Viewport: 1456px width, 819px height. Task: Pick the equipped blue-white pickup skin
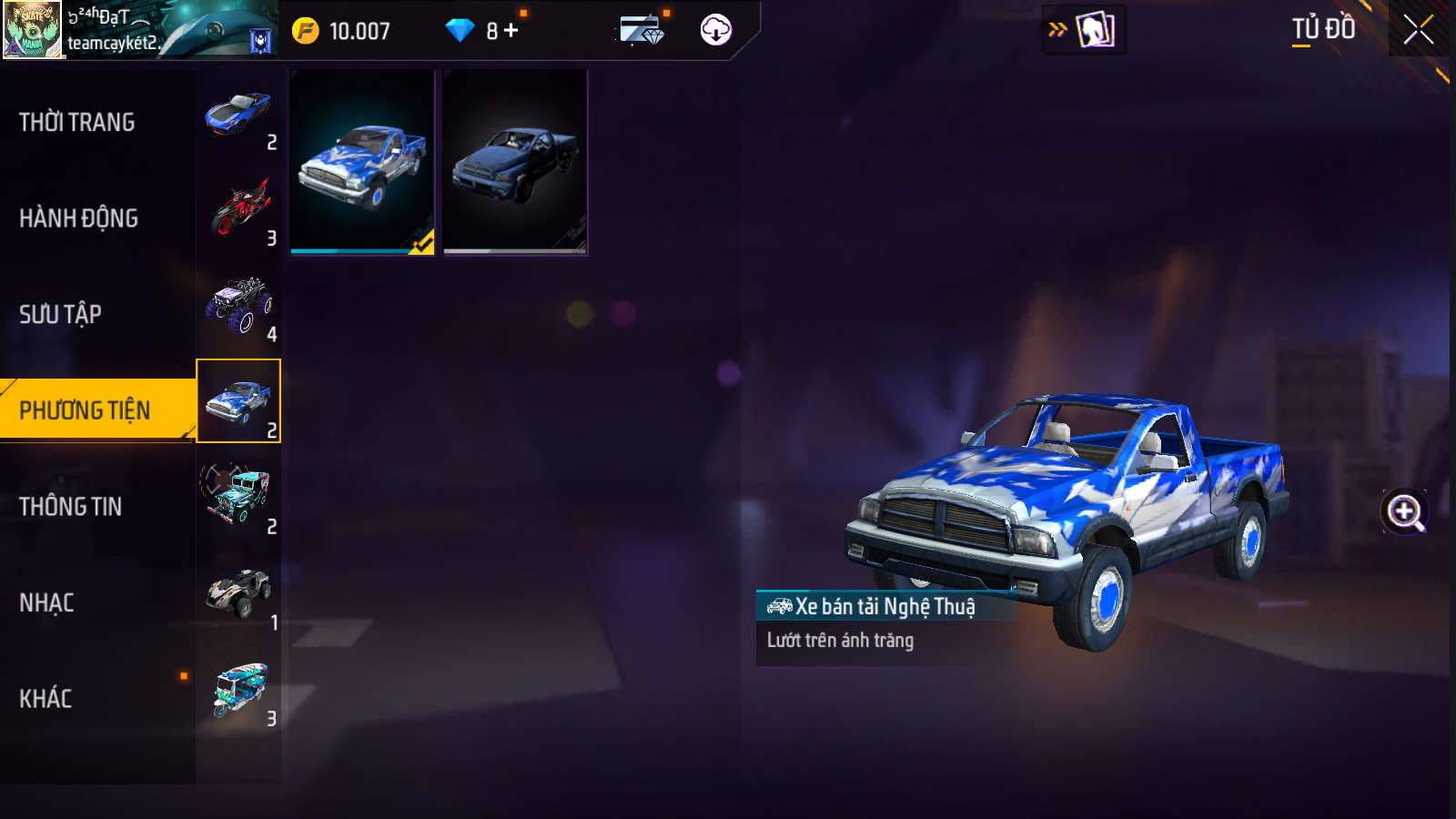pos(362,162)
